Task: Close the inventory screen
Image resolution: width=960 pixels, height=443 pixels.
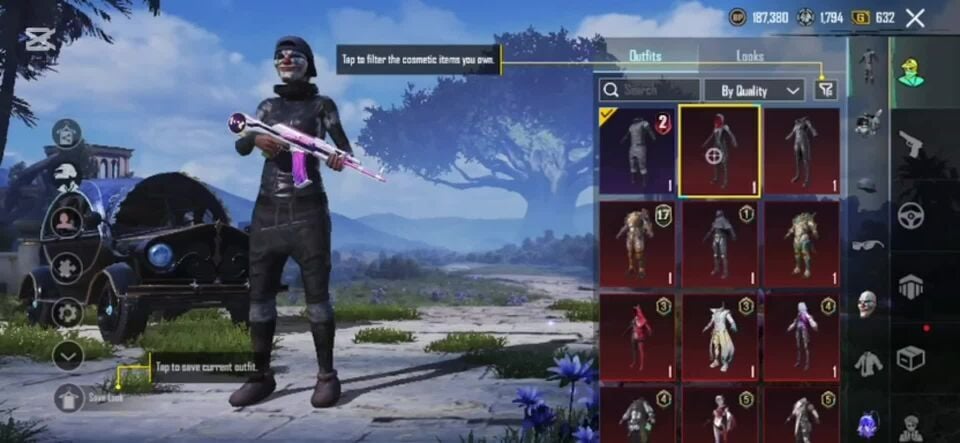Action: [914, 18]
